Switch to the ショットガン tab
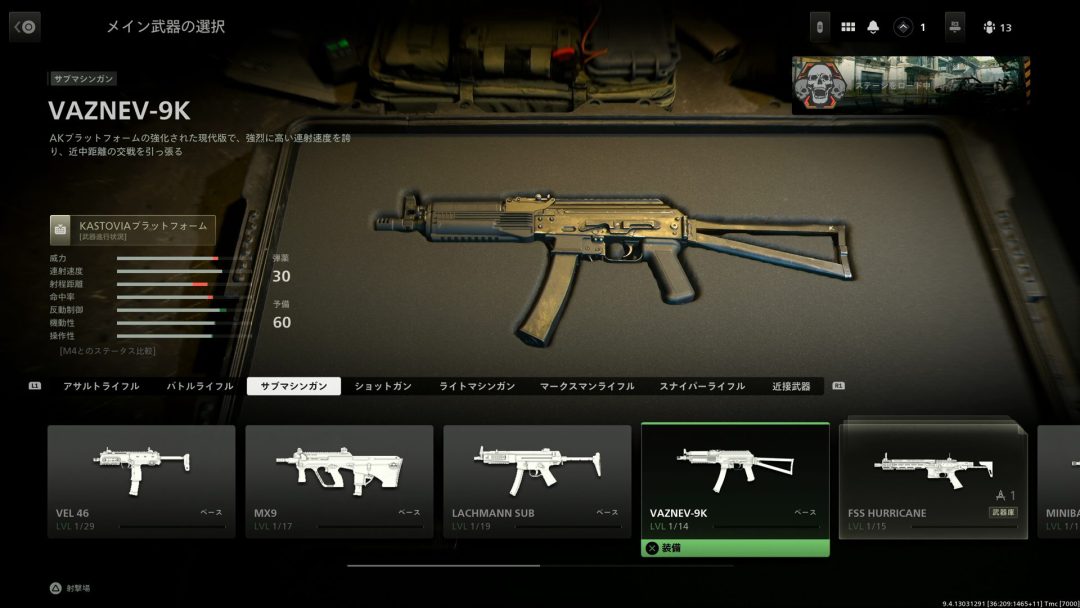Screen dimensions: 1080x608 (383, 386)
